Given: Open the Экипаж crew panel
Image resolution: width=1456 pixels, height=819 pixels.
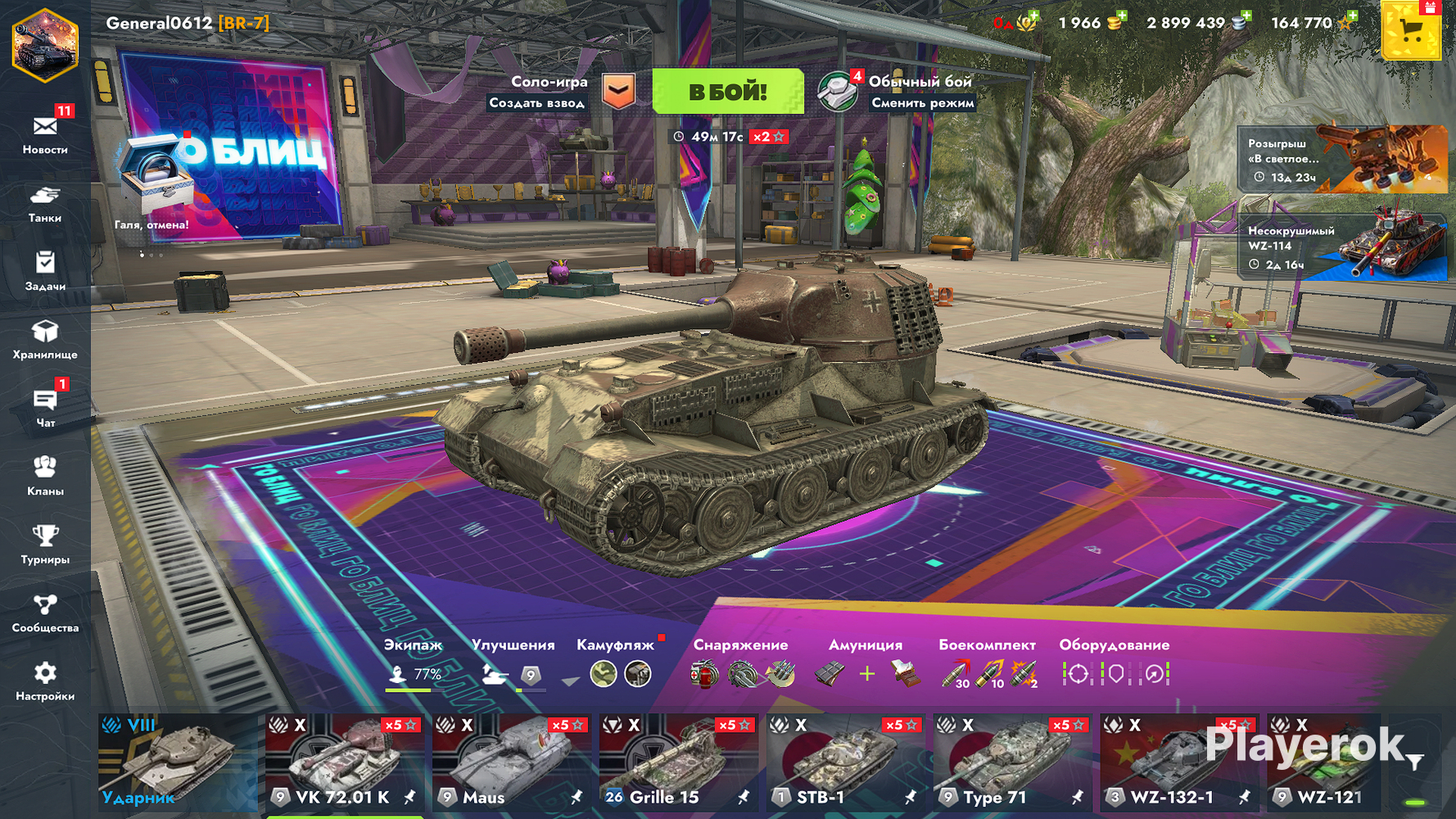Looking at the screenshot, I should point(414,665).
